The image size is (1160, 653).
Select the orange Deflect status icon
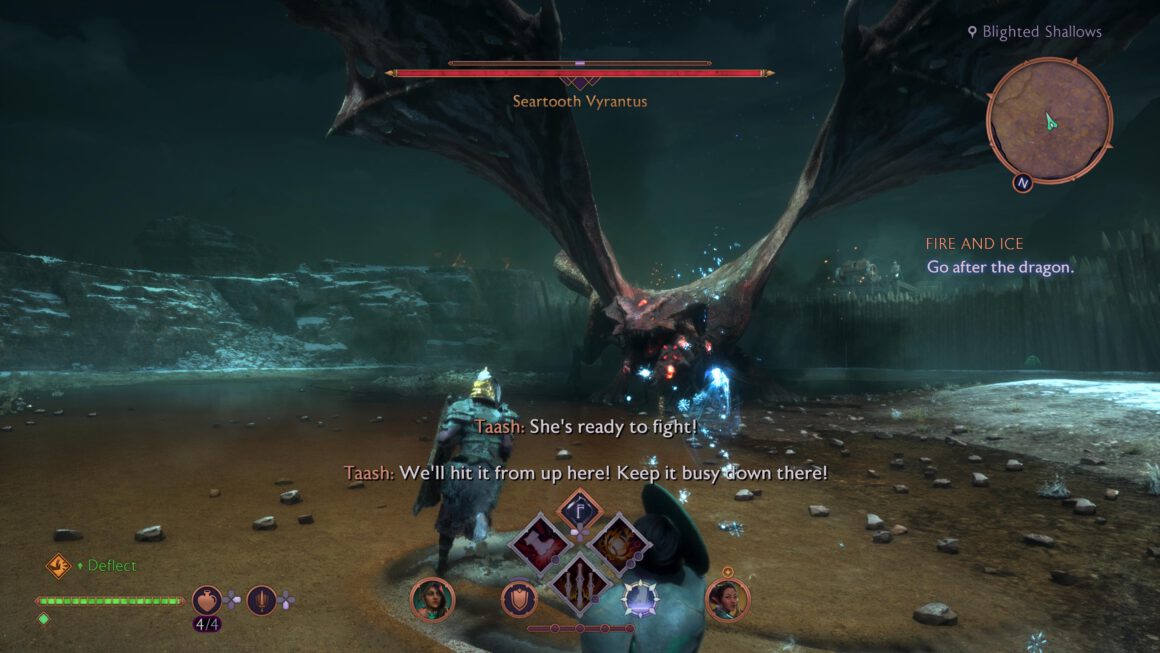click(59, 566)
